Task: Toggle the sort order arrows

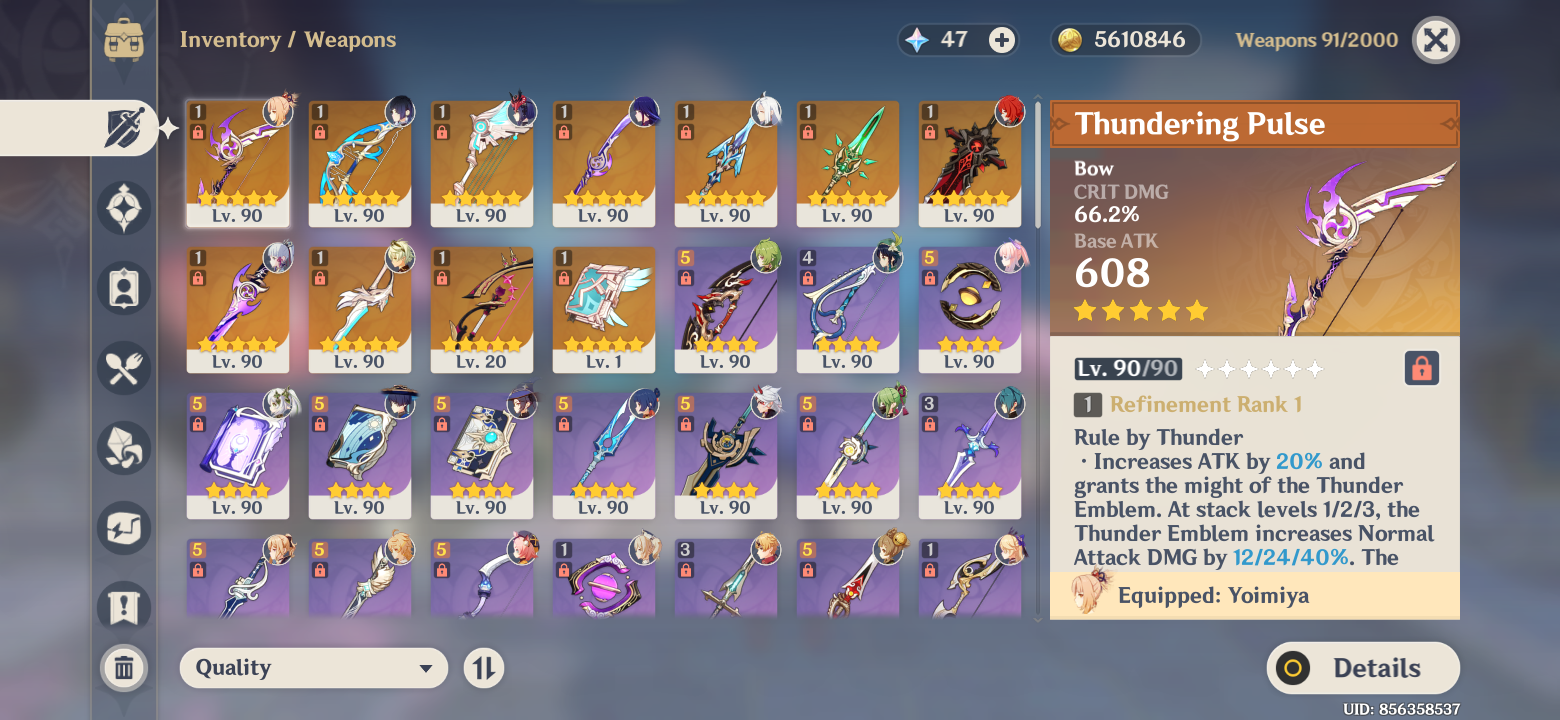Action: click(483, 667)
